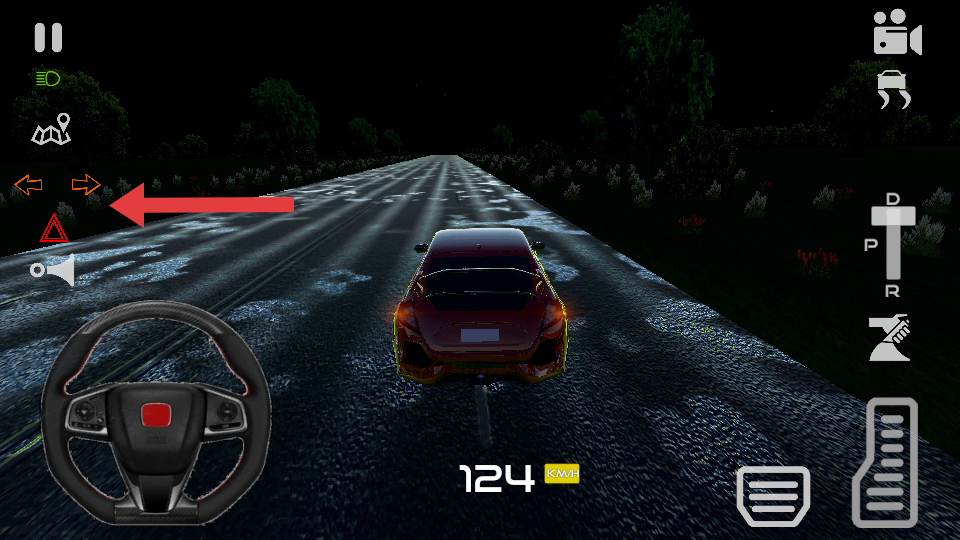Turn on the red hazard warning triangle
960x540 pixels.
pos(54,229)
